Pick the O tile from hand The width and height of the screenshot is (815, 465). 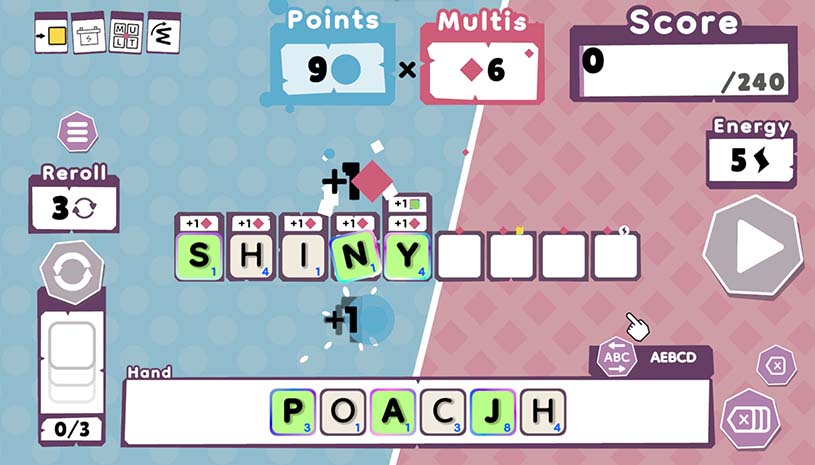click(x=343, y=412)
